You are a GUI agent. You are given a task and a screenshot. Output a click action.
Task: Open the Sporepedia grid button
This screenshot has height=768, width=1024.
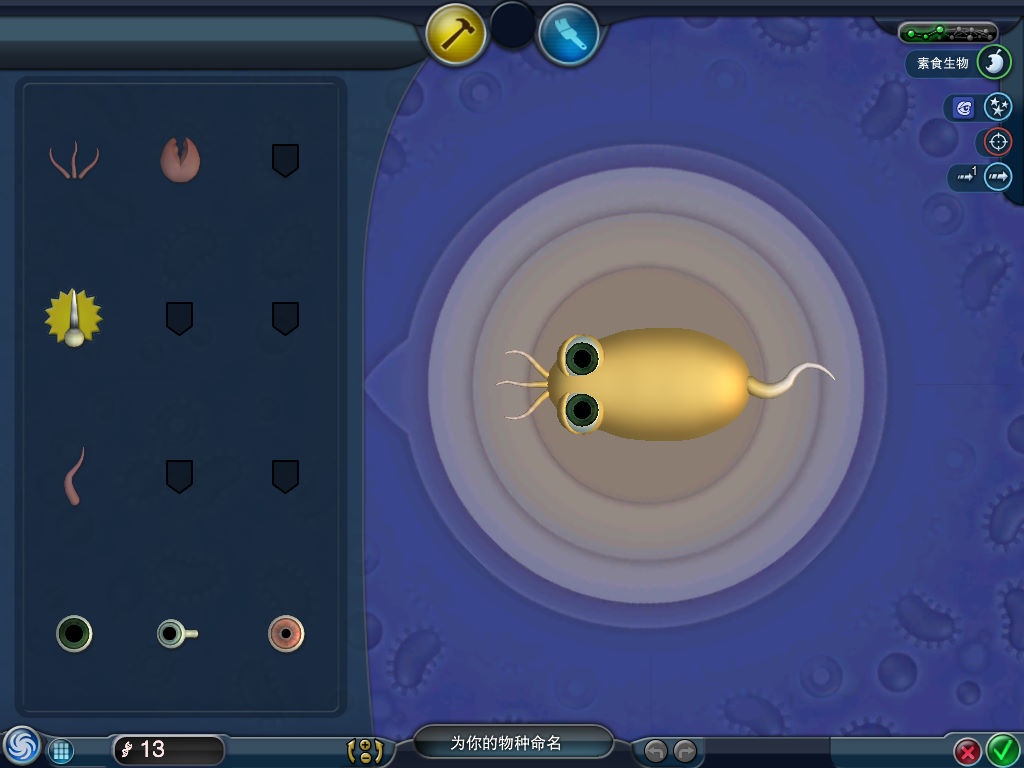click(61, 750)
